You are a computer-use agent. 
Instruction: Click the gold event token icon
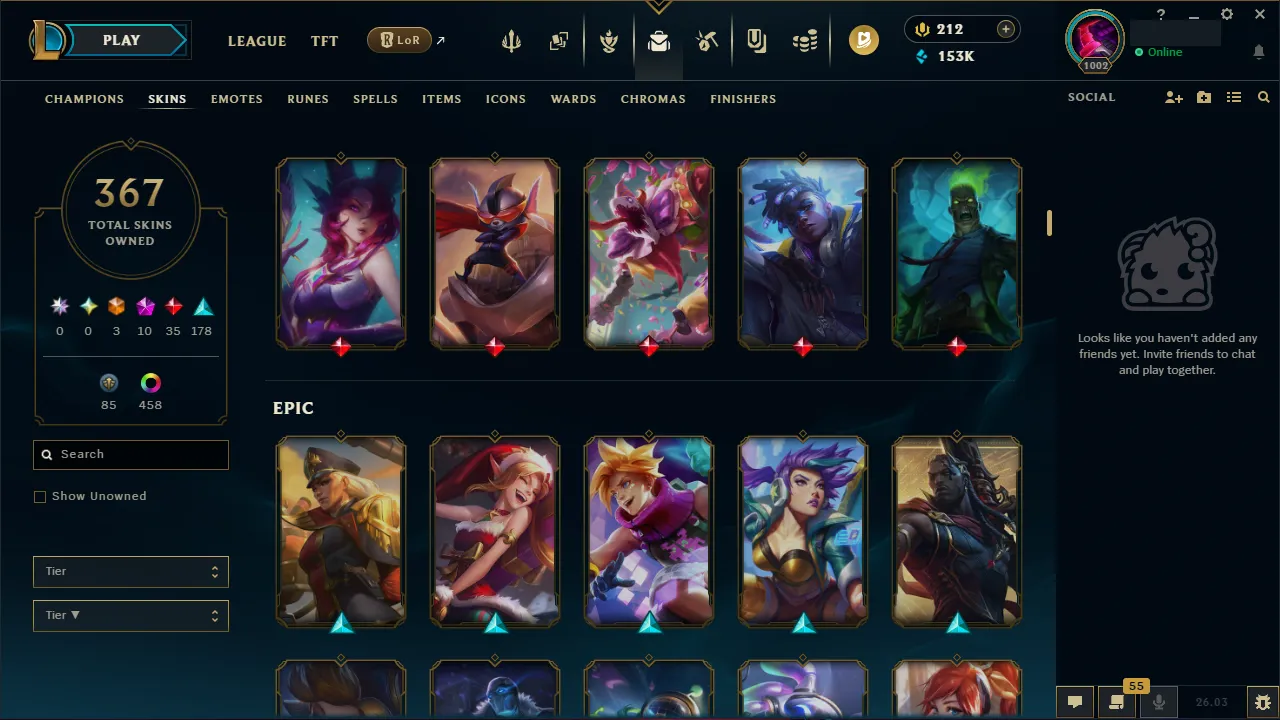[x=863, y=41]
